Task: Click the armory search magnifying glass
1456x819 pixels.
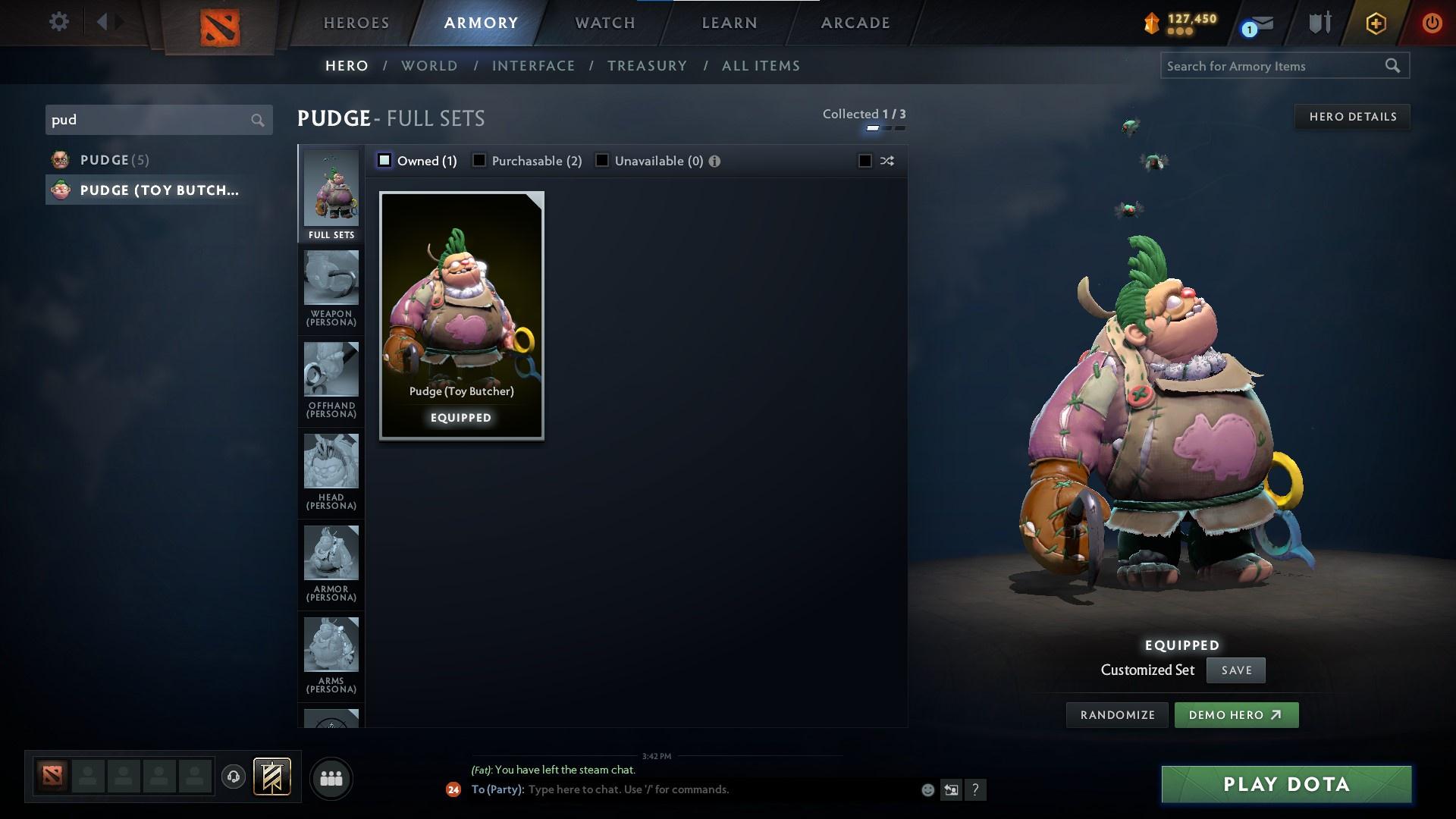Action: click(1394, 66)
